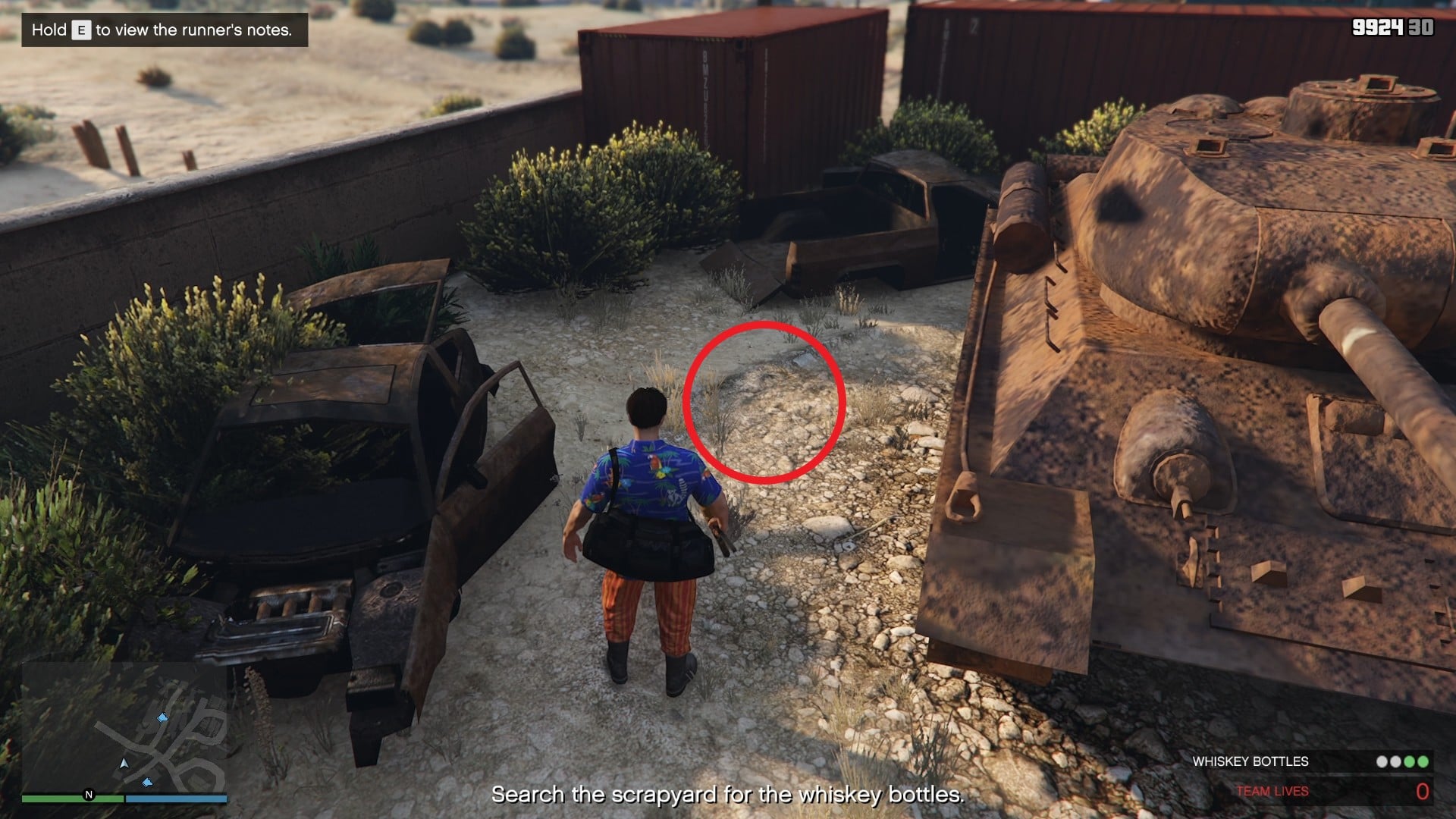
Task: Select the lower whiskey bottle blip on minimap
Action: [148, 782]
